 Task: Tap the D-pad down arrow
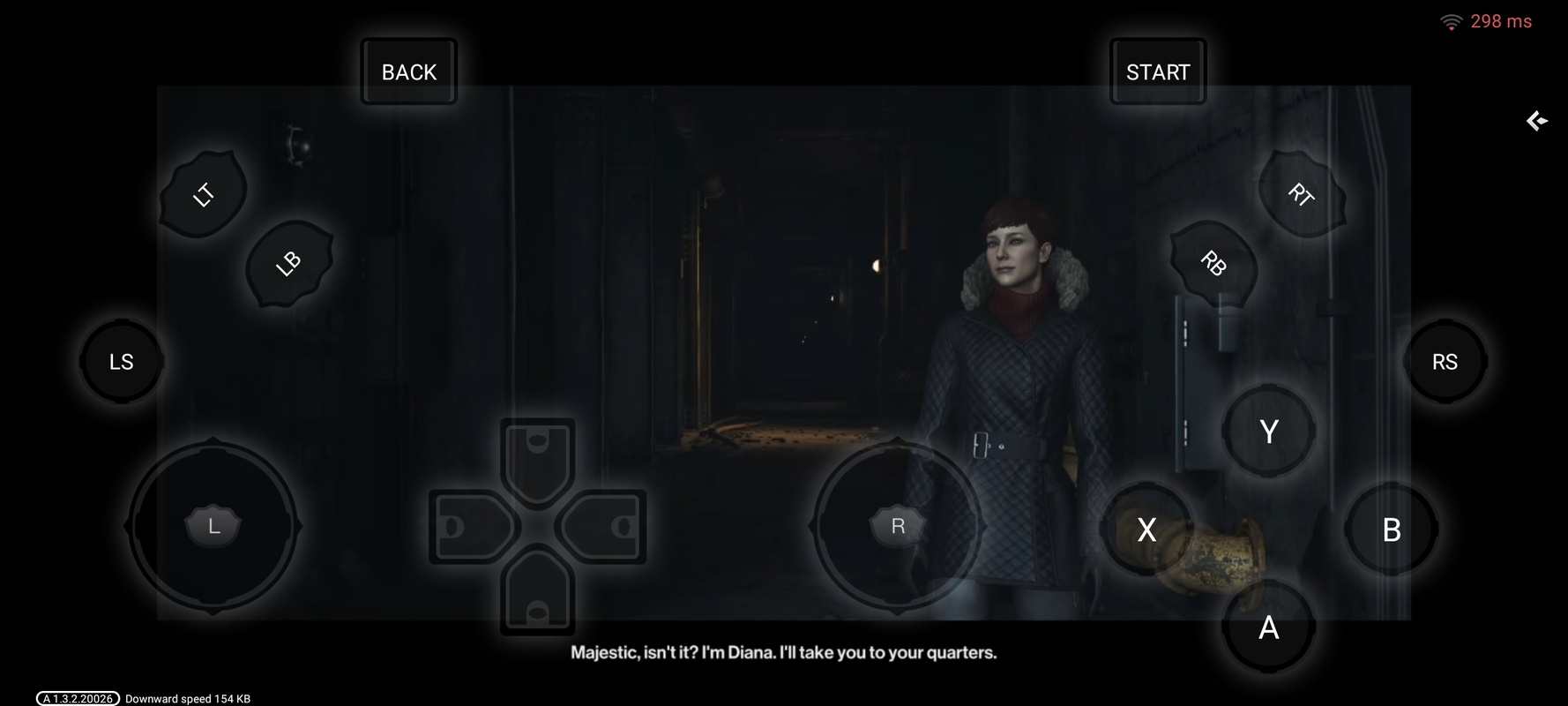pos(537,596)
